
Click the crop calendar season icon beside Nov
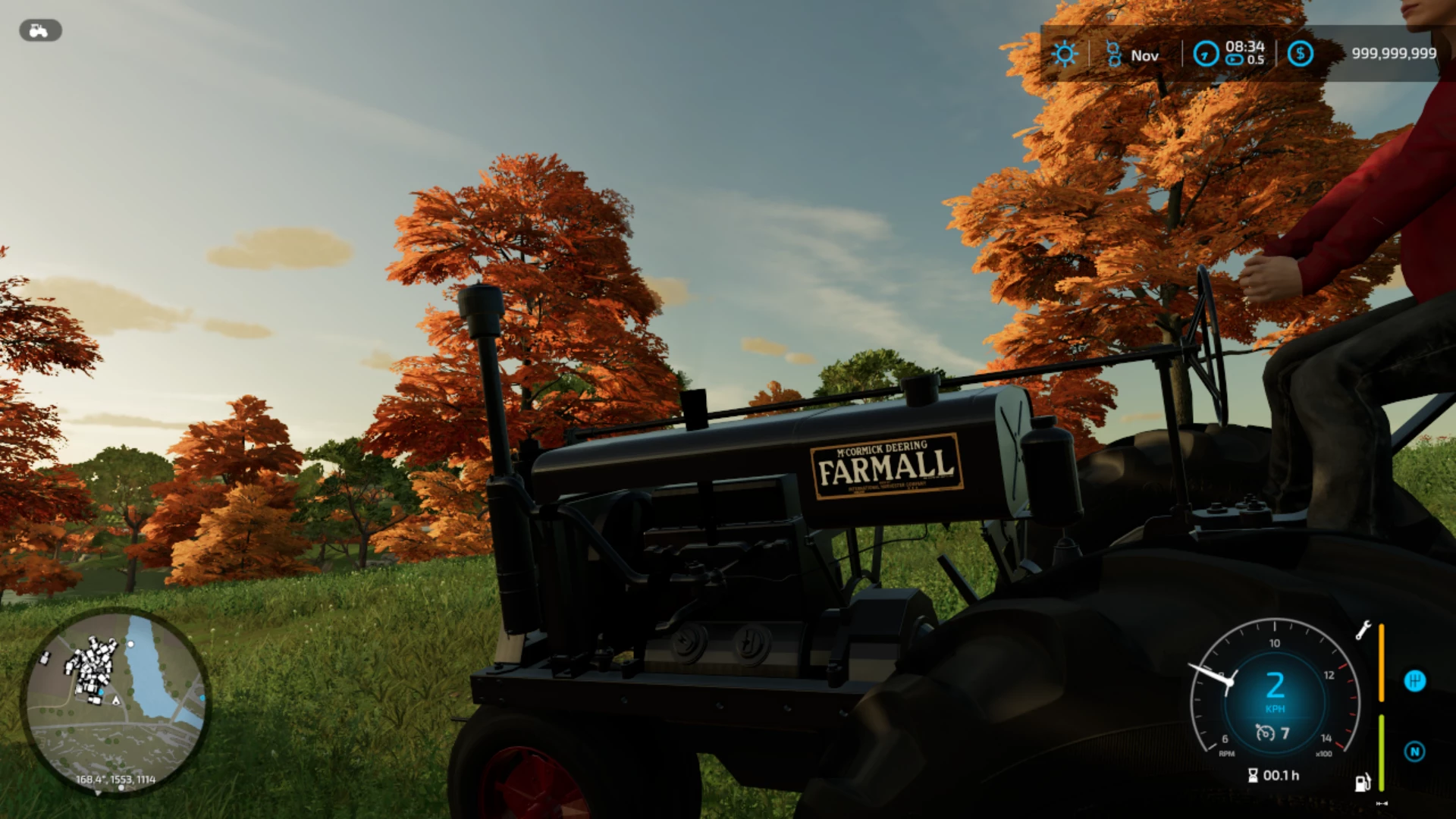pyautogui.click(x=1112, y=54)
